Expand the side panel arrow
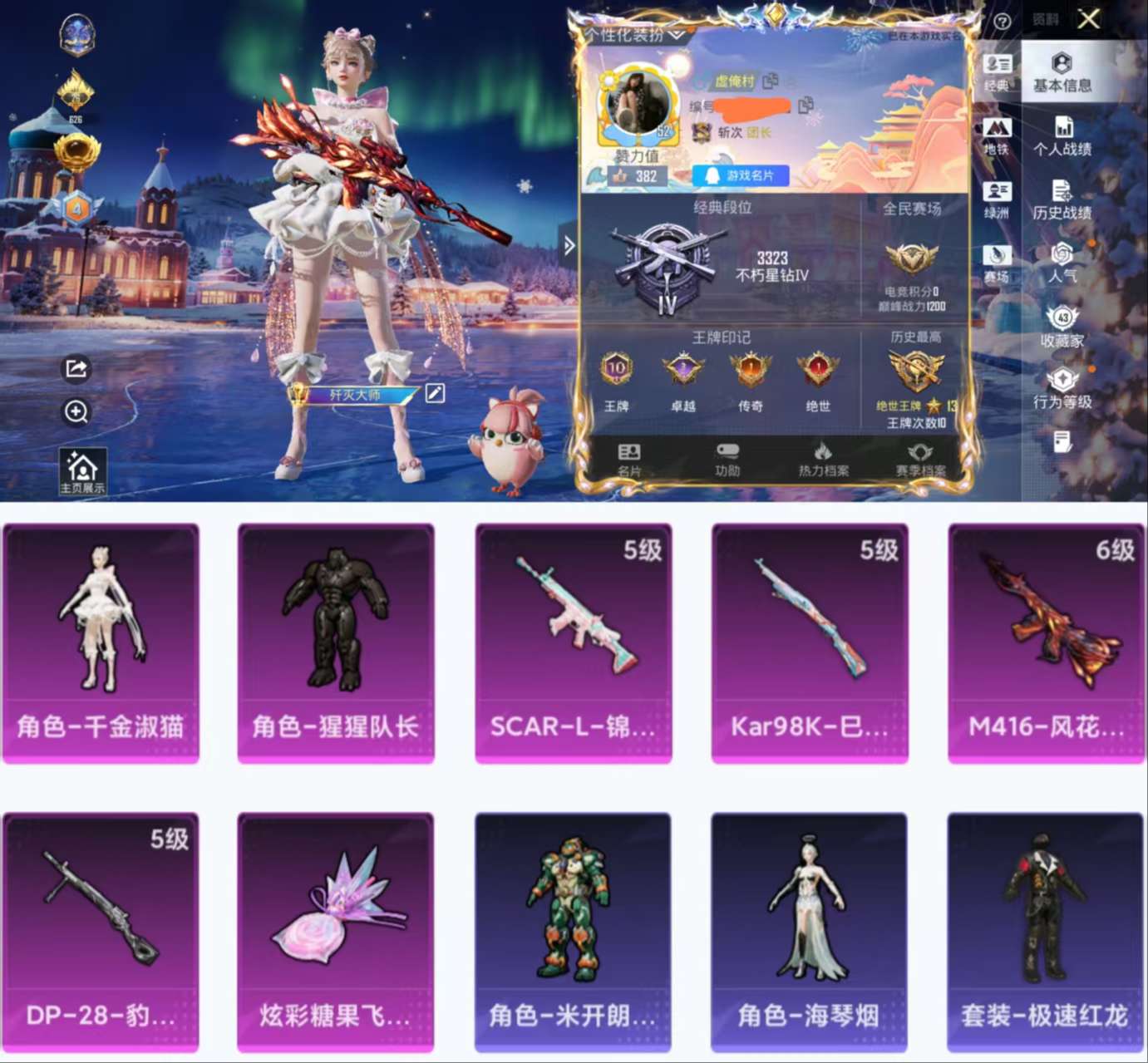 coord(570,244)
